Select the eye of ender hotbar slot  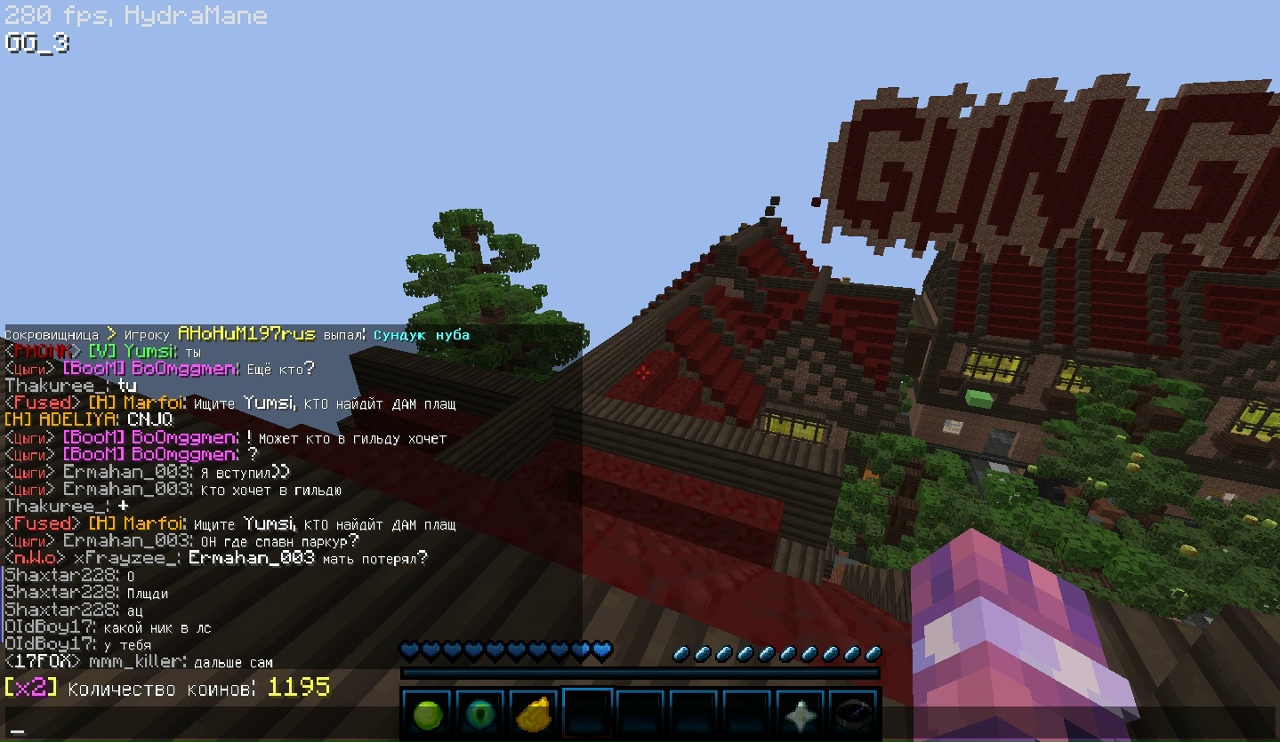(x=481, y=715)
